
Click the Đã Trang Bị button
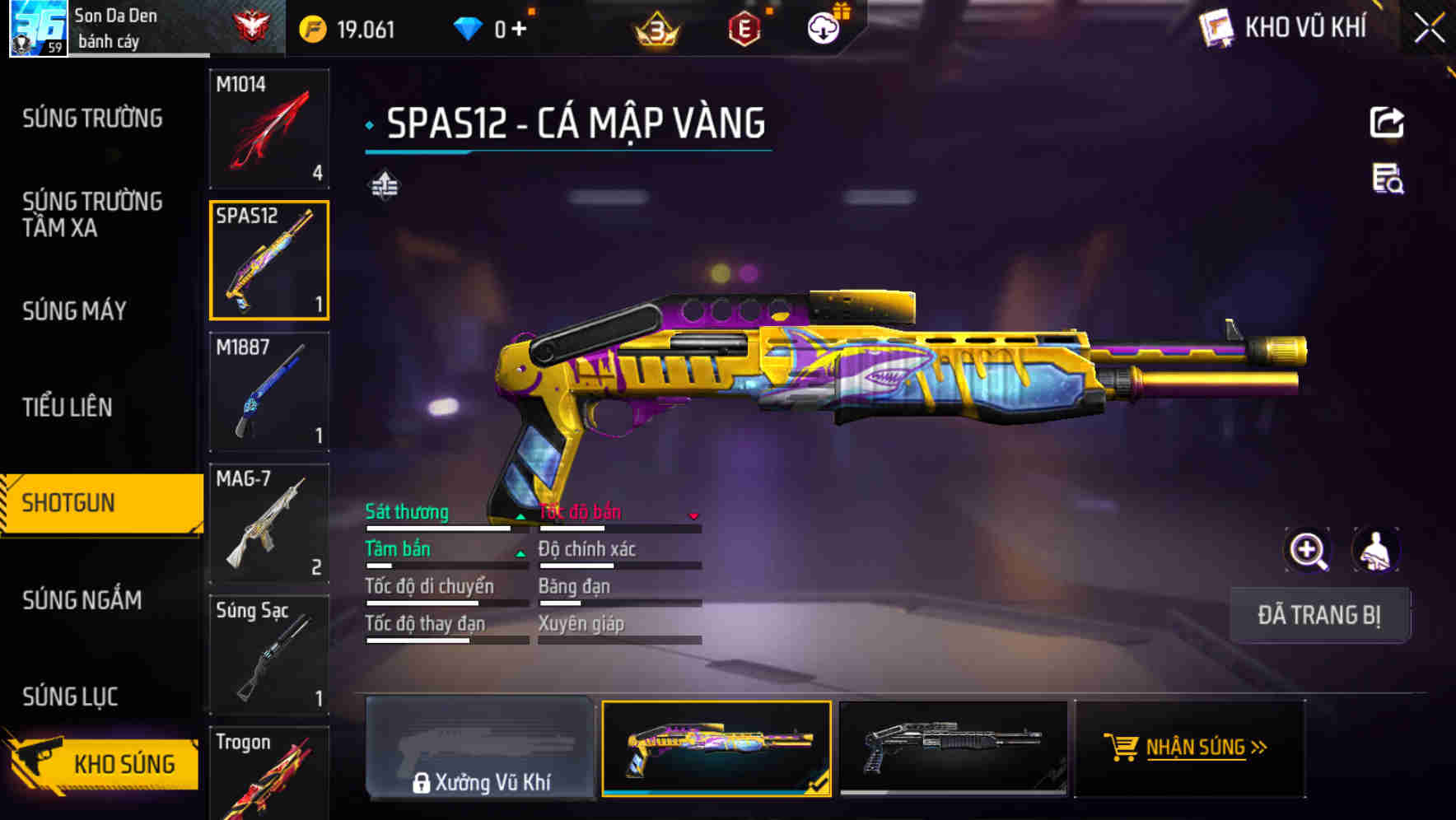click(1319, 615)
